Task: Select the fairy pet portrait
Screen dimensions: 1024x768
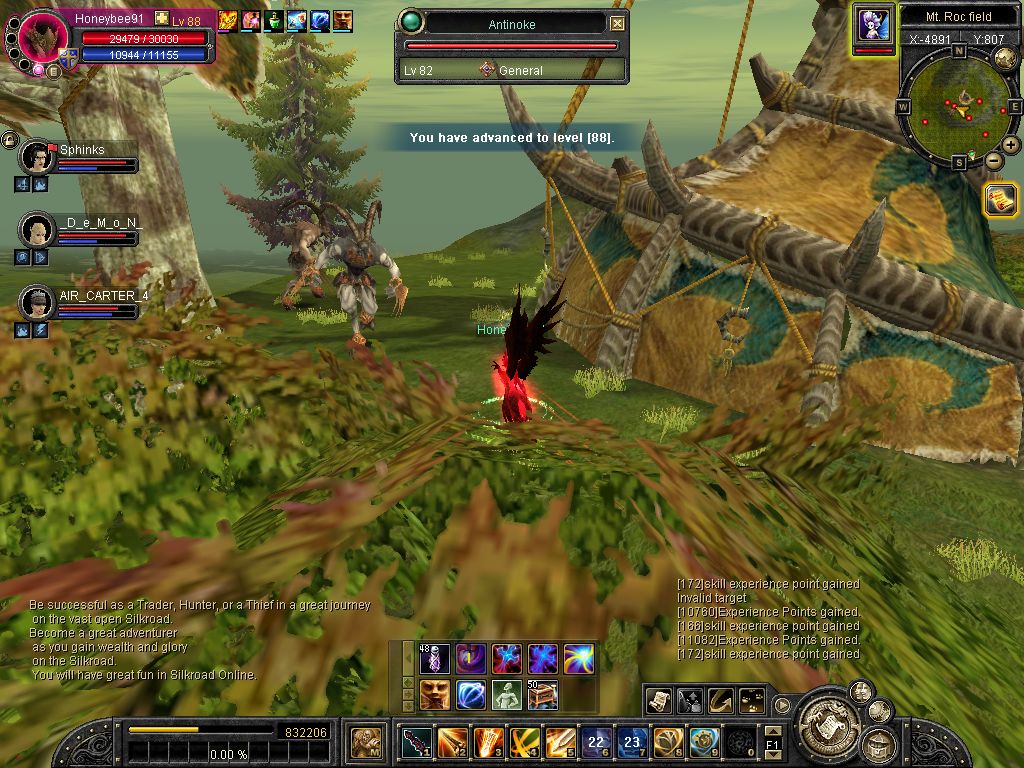Action: (x=873, y=25)
